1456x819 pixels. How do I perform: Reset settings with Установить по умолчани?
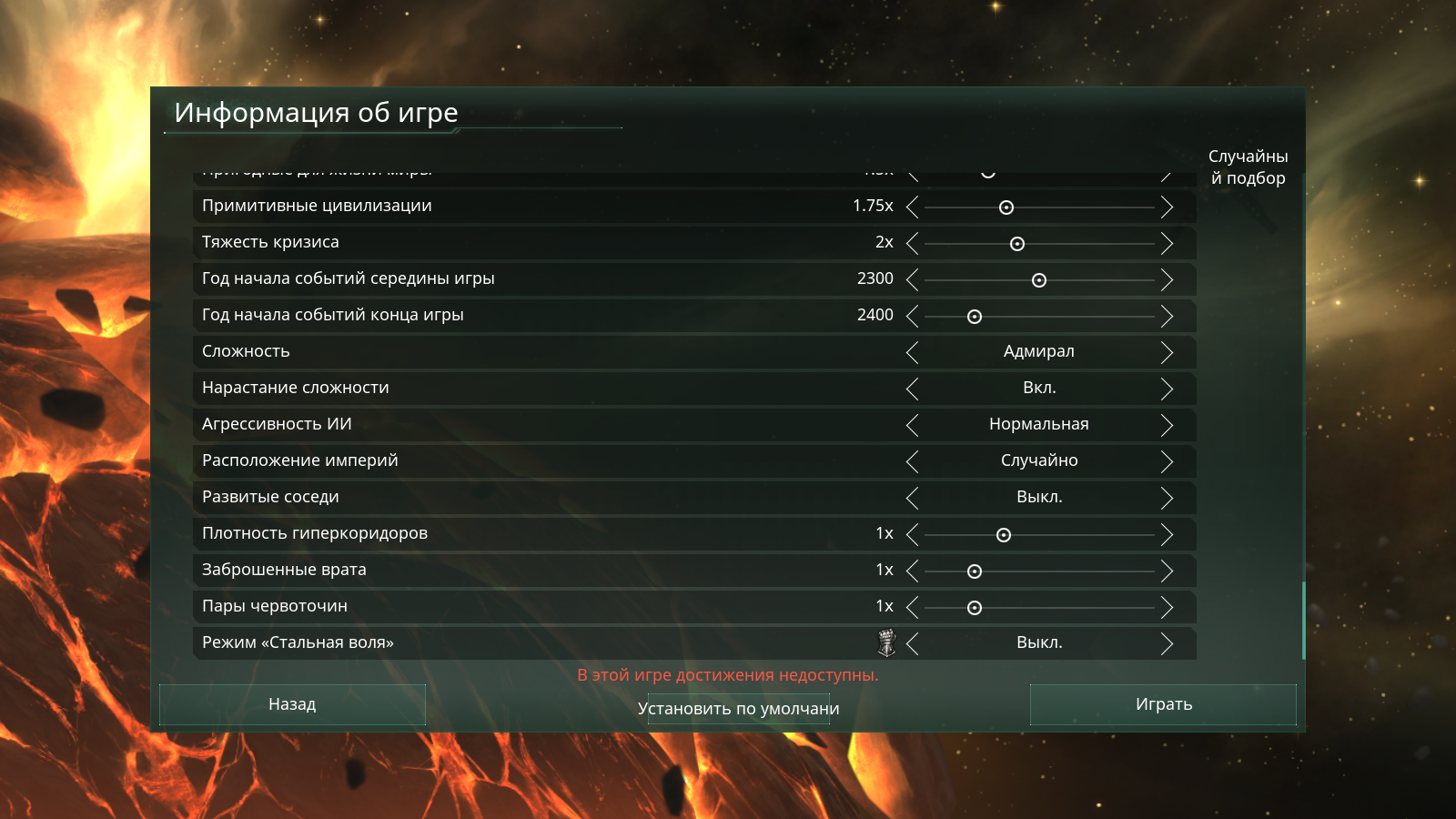tap(738, 709)
